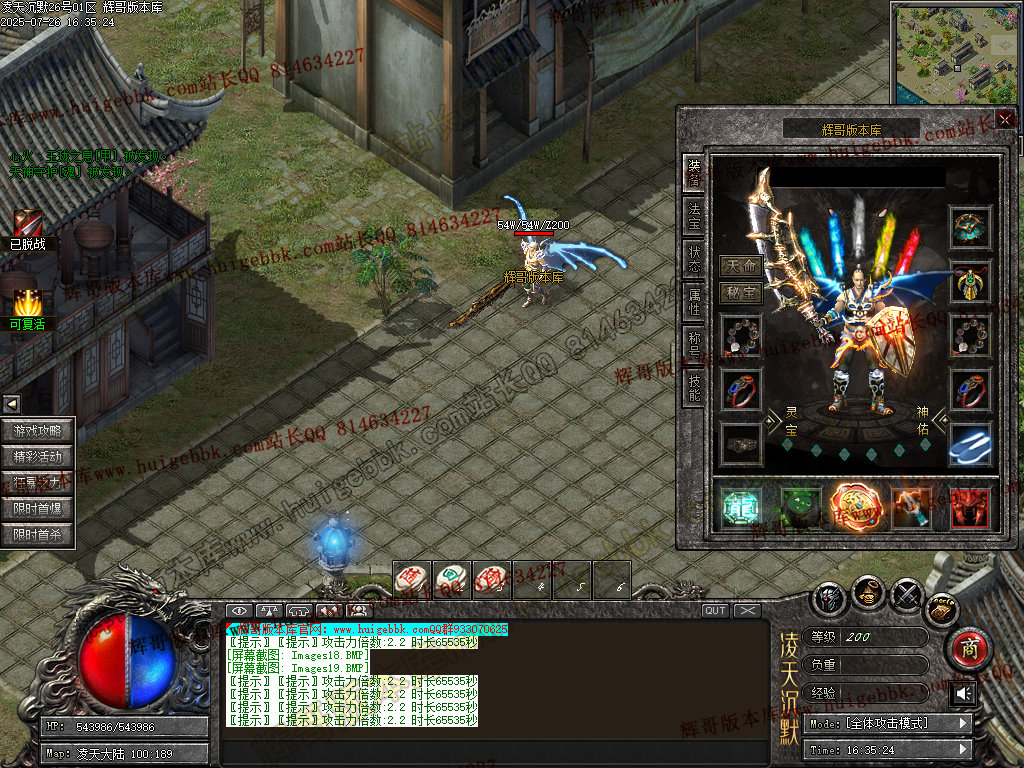Image resolution: width=1024 pixels, height=768 pixels.
Task: Toggle sound with the speaker icon
Action: [963, 694]
